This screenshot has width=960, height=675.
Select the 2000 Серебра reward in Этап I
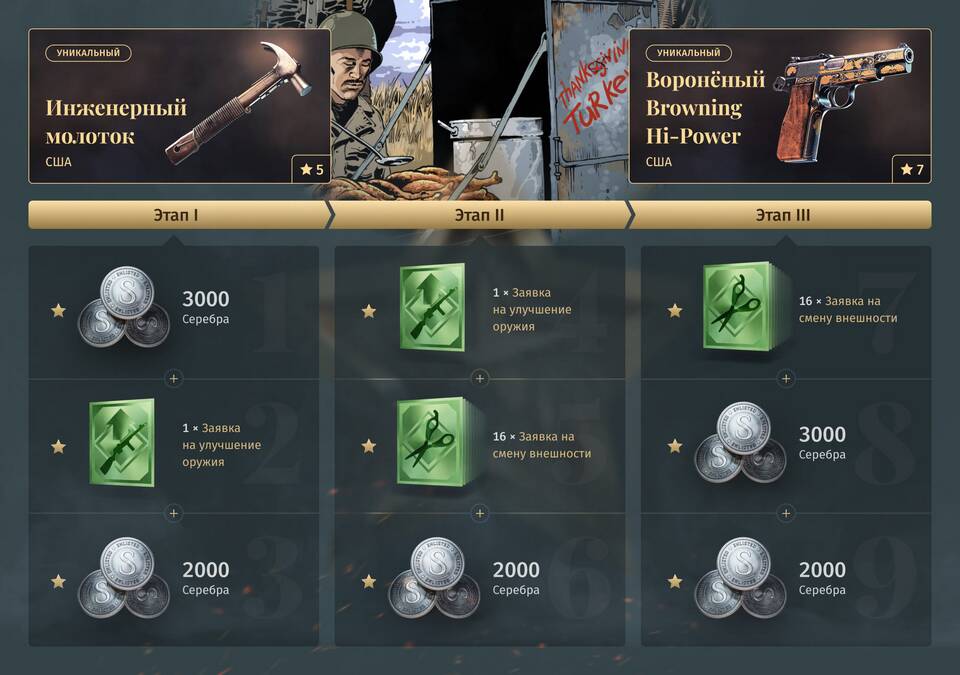click(x=174, y=579)
